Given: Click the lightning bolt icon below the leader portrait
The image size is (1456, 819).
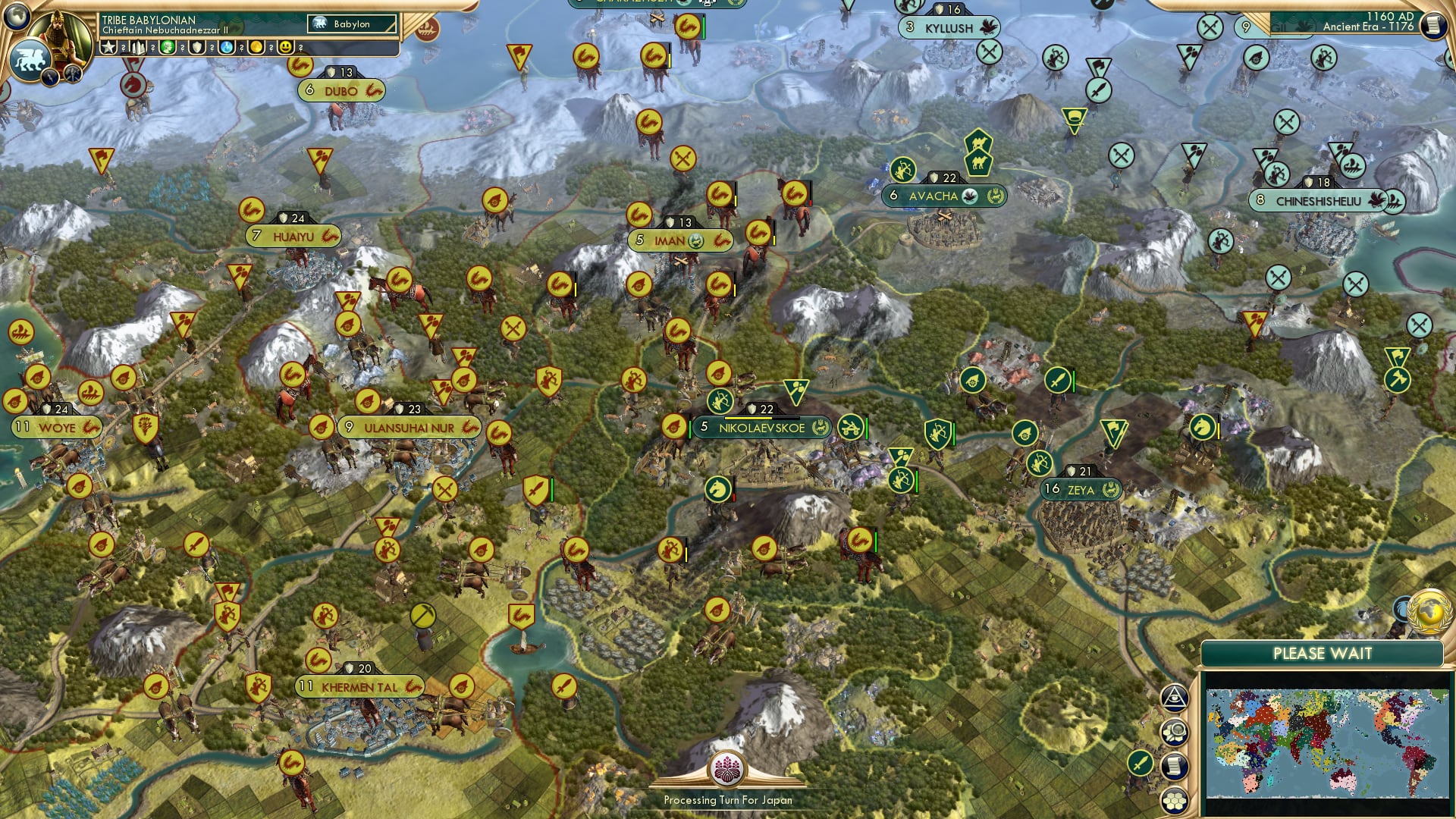Looking at the screenshot, I should click(x=49, y=77).
